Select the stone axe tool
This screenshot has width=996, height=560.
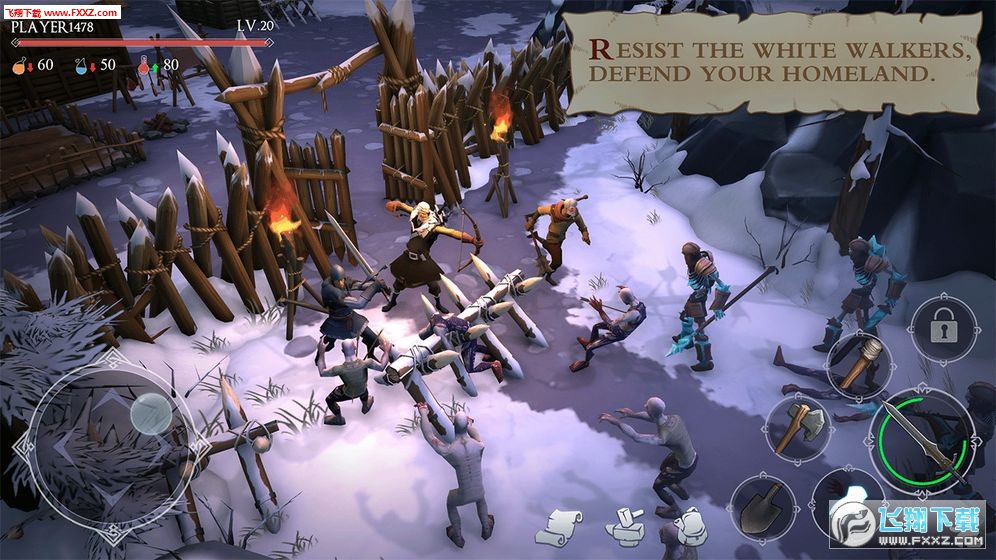[x=798, y=428]
